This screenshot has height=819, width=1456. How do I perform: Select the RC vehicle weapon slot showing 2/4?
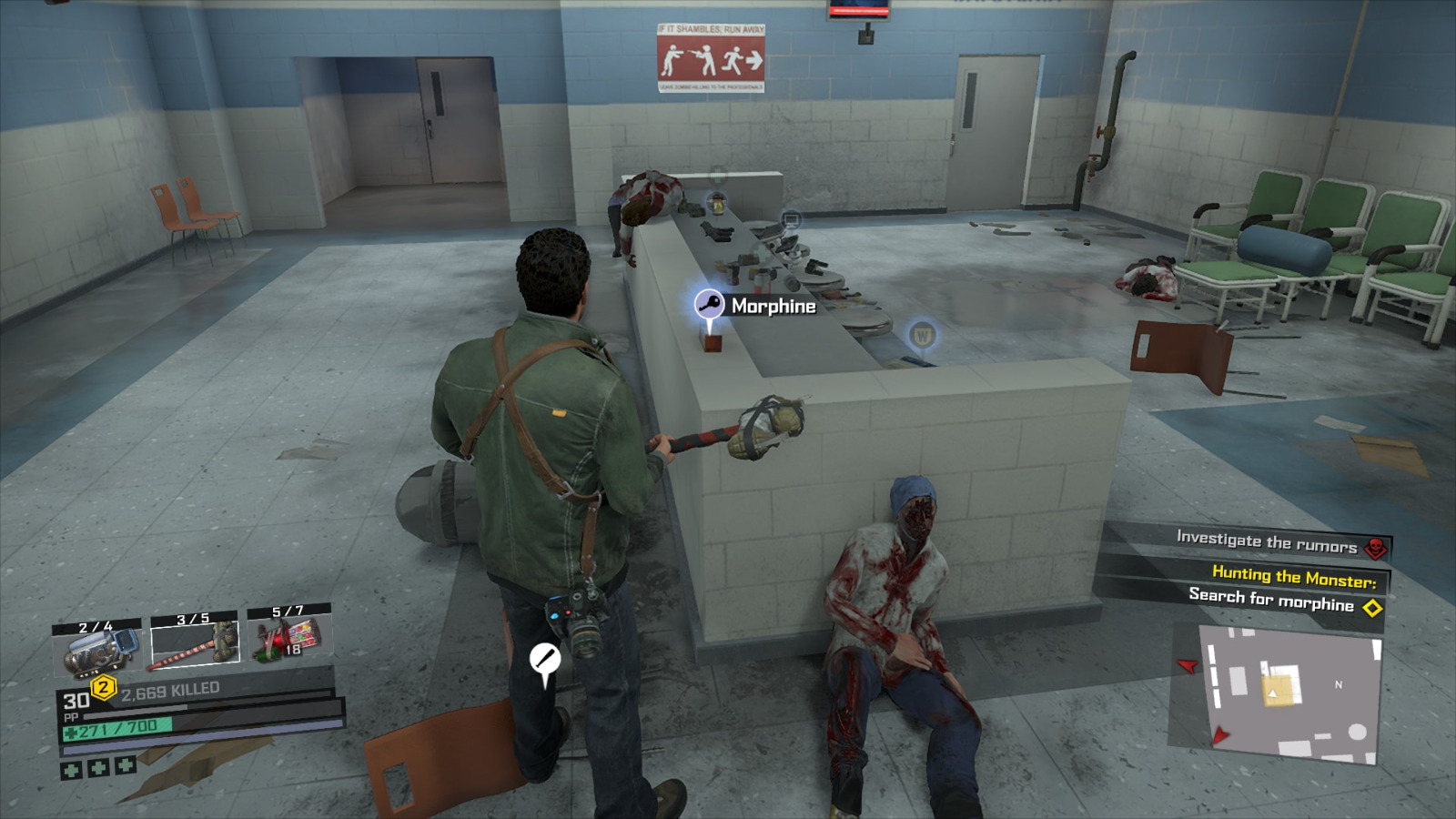coord(96,648)
